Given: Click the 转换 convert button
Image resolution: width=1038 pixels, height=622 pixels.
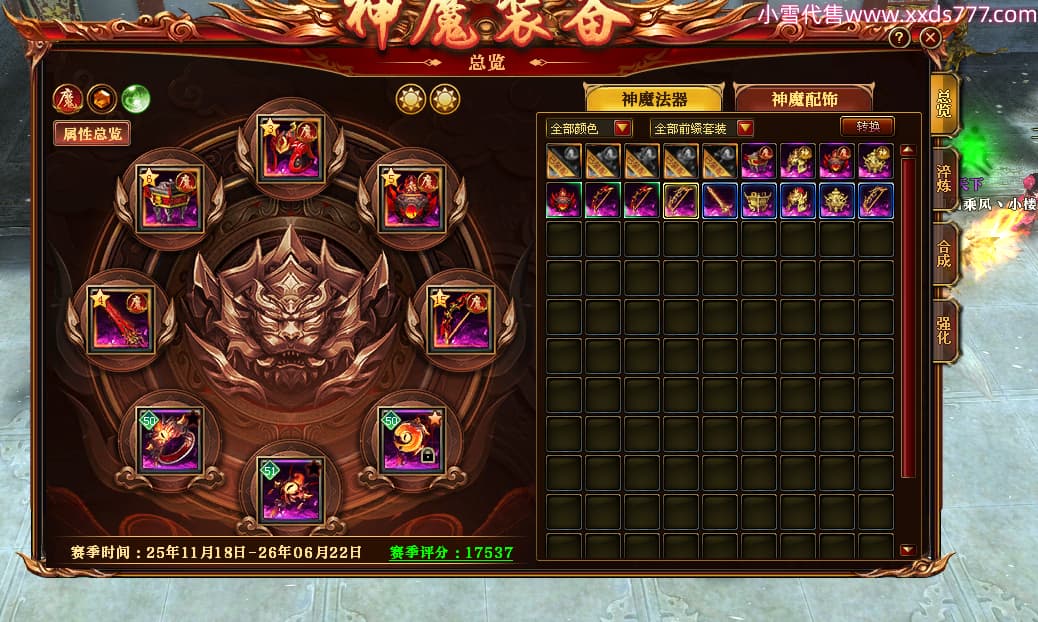Looking at the screenshot, I should click(x=867, y=127).
